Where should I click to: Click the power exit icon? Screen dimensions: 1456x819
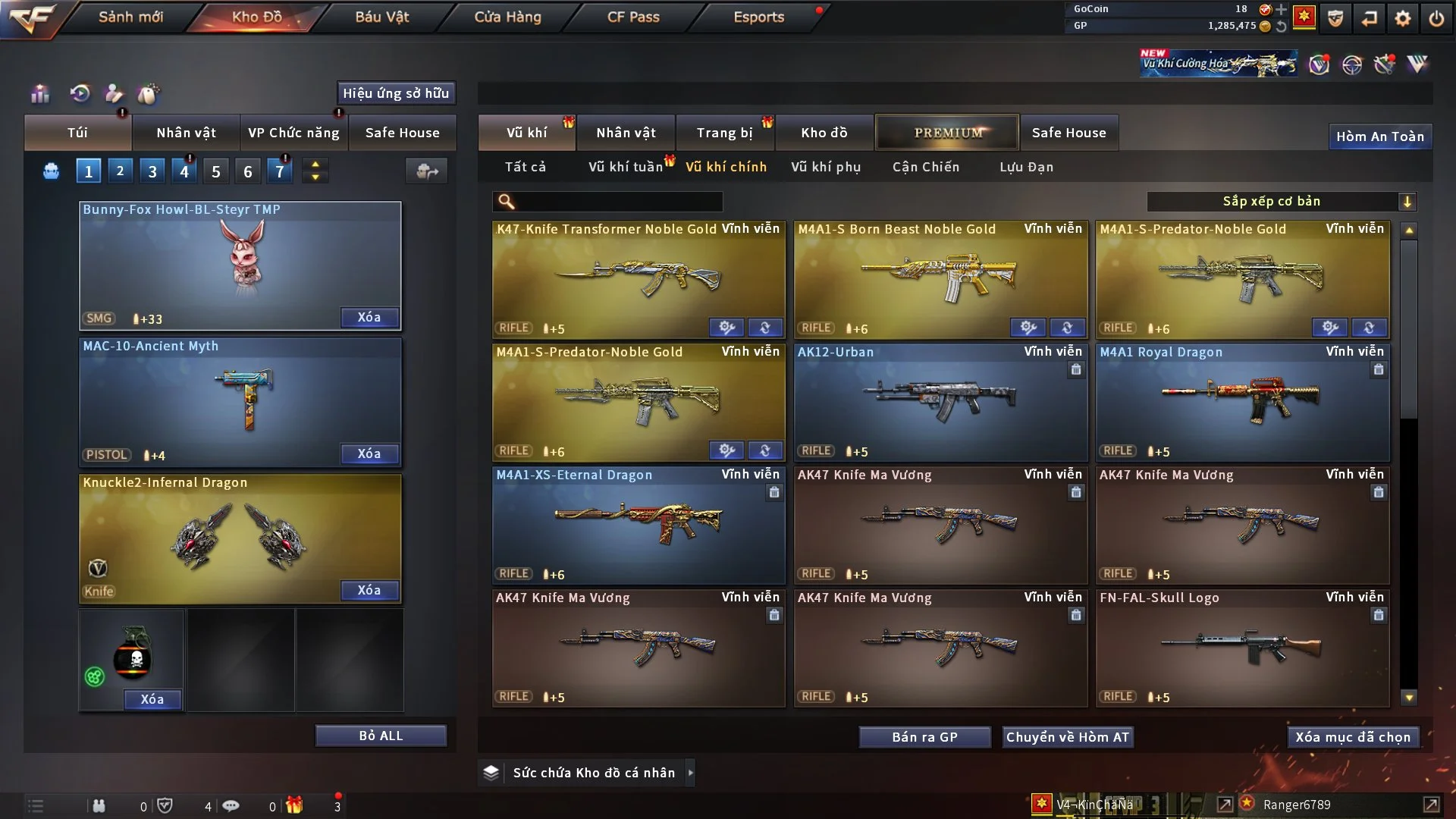[x=1436, y=18]
